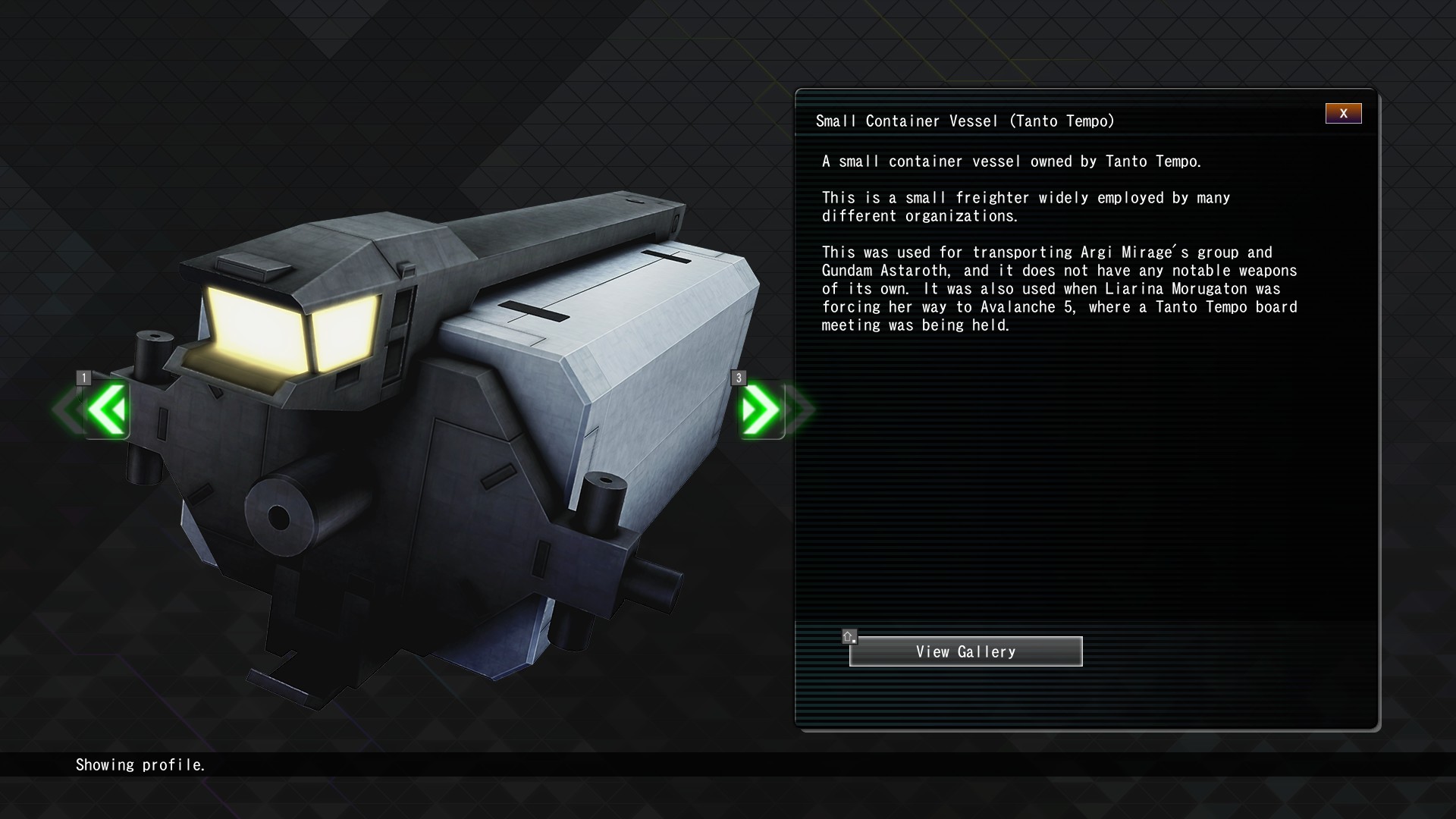Close the profile panel with the X button
Image resolution: width=1456 pixels, height=819 pixels.
[x=1343, y=114]
